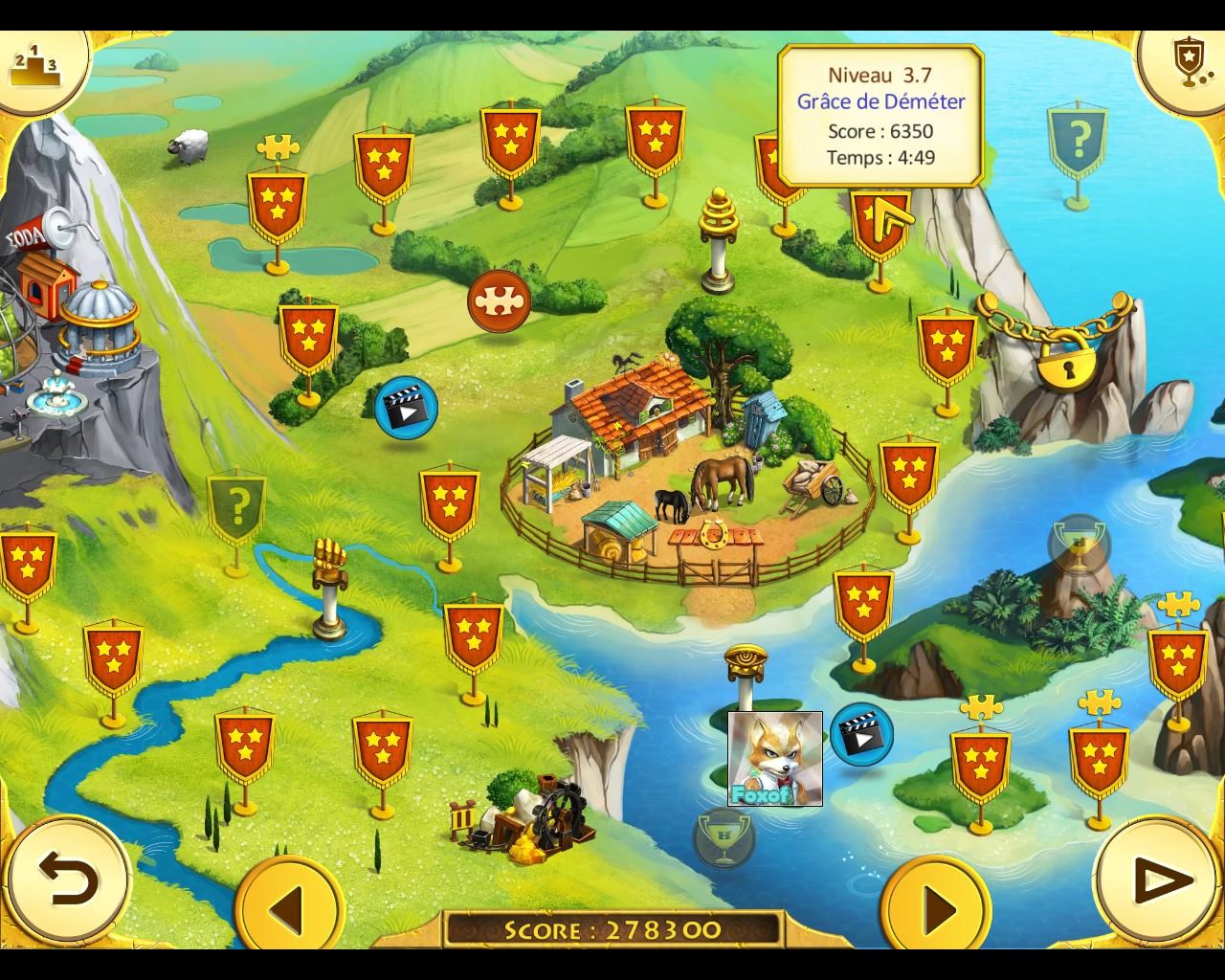Image resolution: width=1225 pixels, height=980 pixels.
Task: Open the leaderboard podium button
Action: click(x=34, y=63)
